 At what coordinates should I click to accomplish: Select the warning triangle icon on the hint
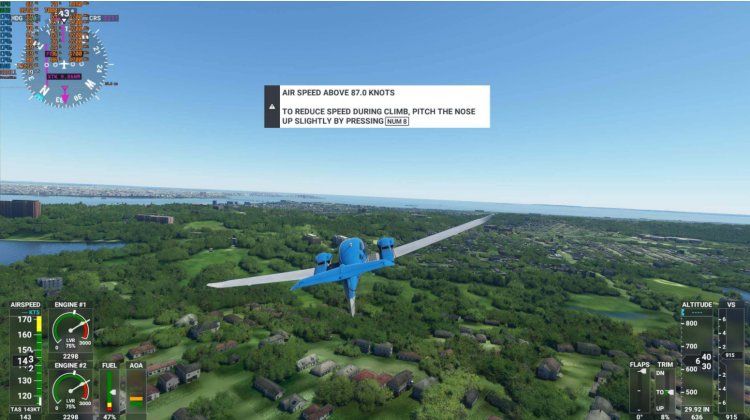270,106
